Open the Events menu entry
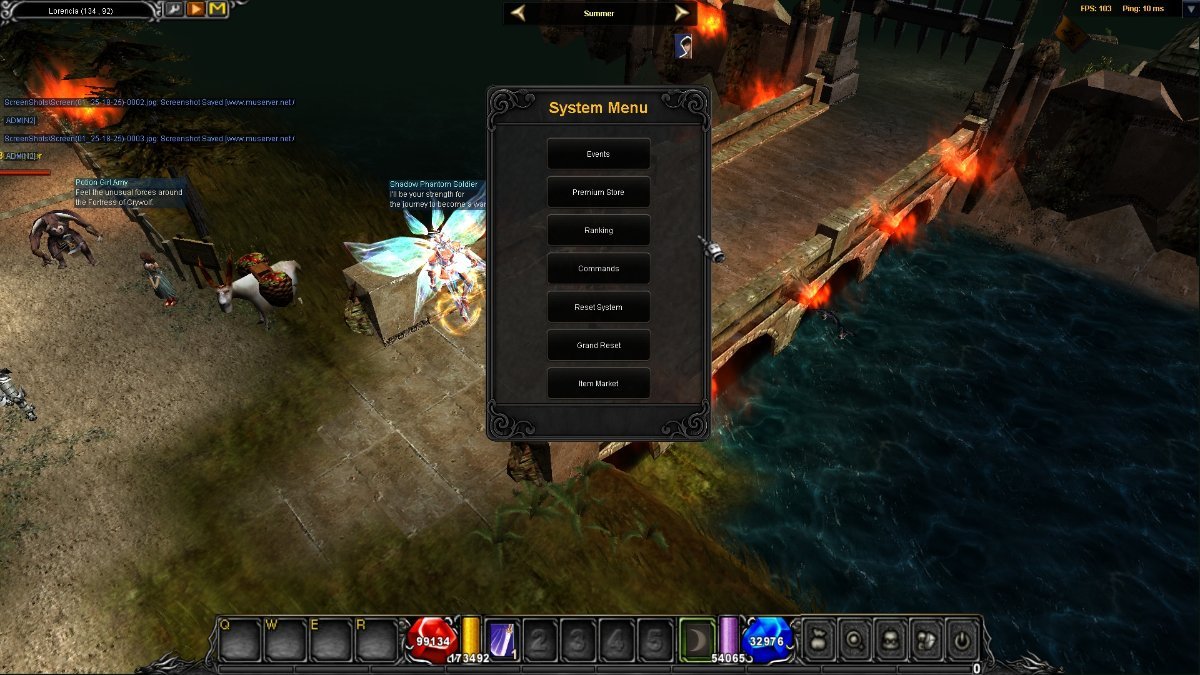Screen dimensions: 1200x675 coord(598,154)
